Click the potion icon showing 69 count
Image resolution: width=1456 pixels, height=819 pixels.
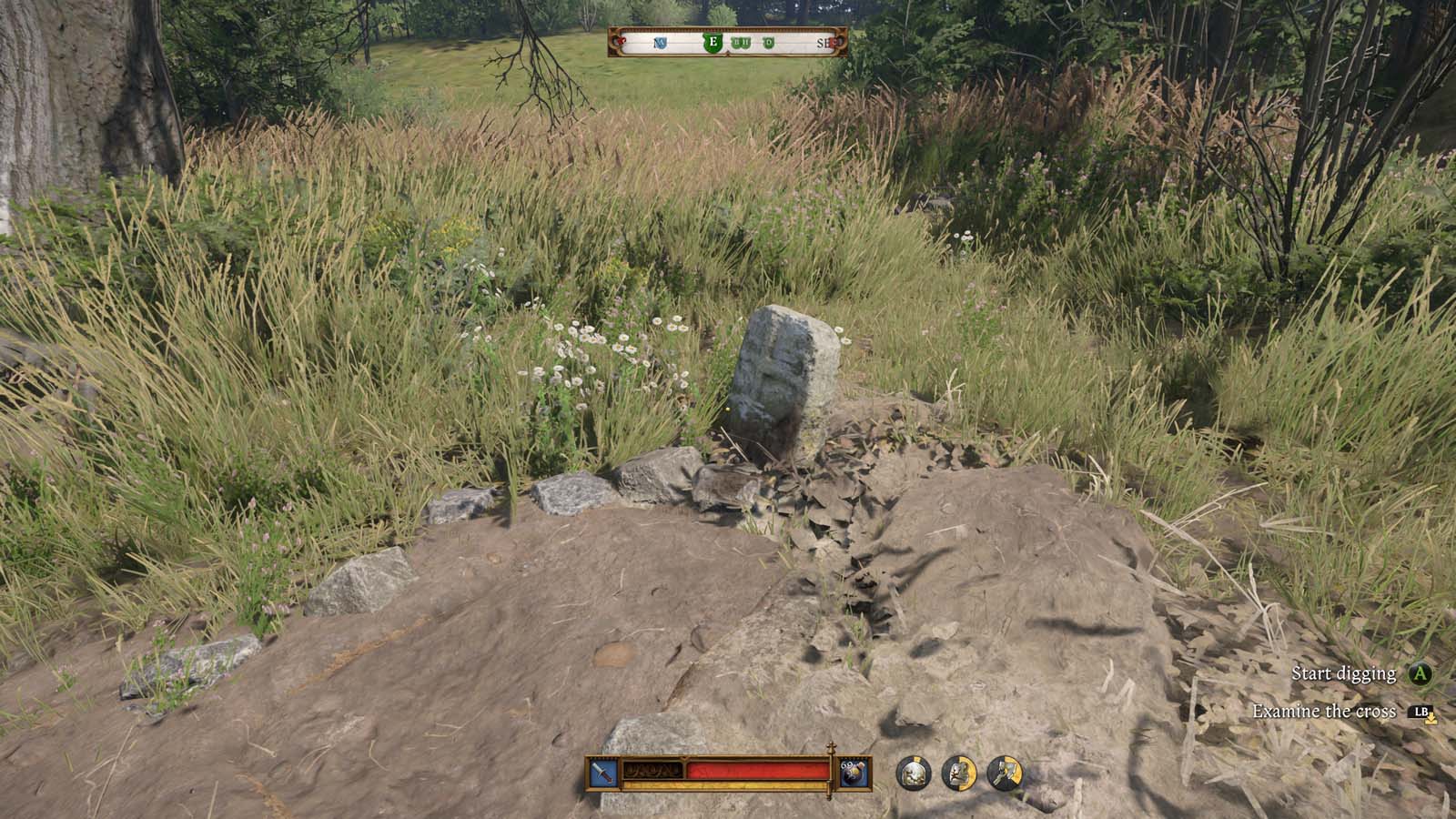pyautogui.click(x=853, y=773)
